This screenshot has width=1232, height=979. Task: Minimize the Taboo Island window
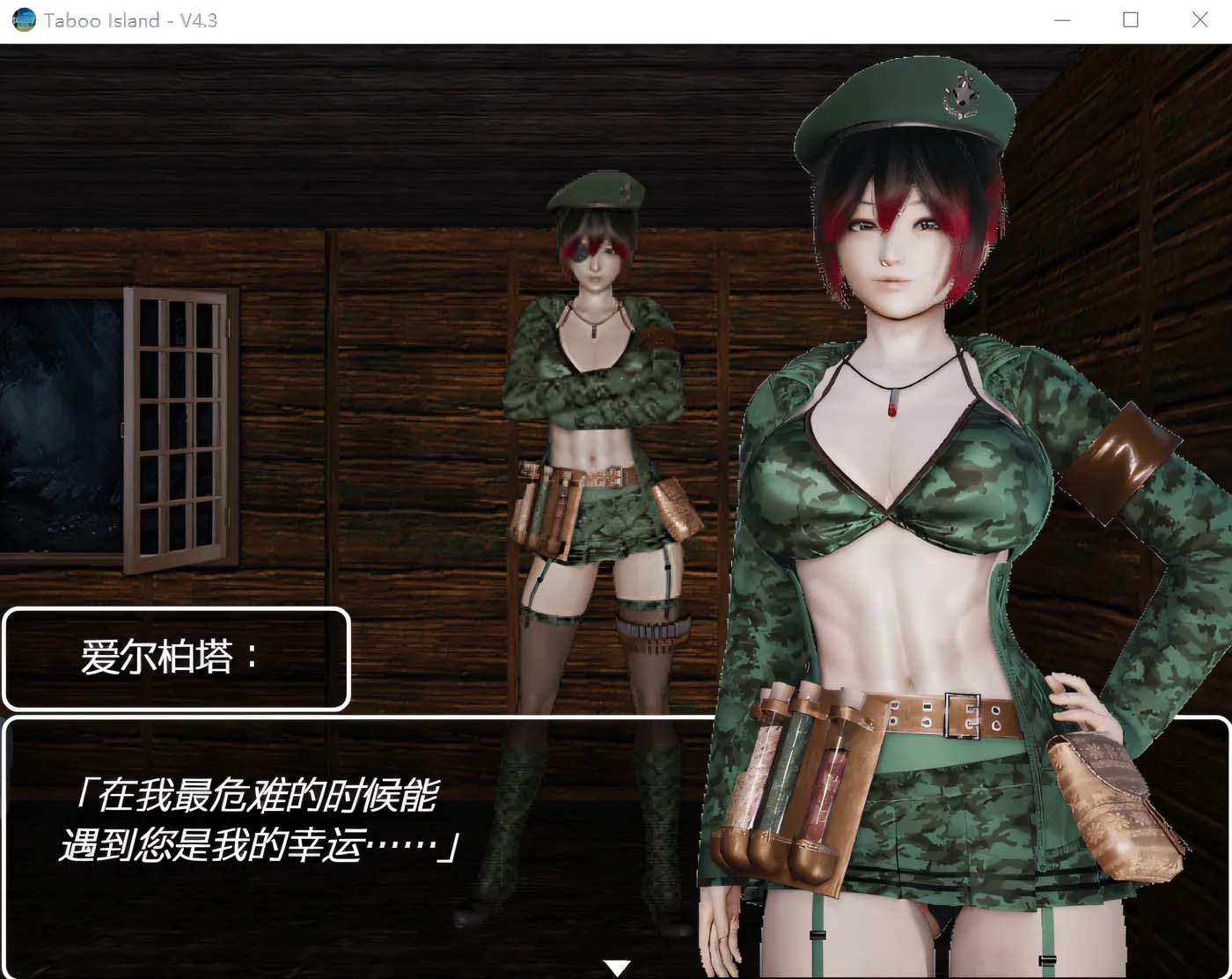tap(1062, 19)
